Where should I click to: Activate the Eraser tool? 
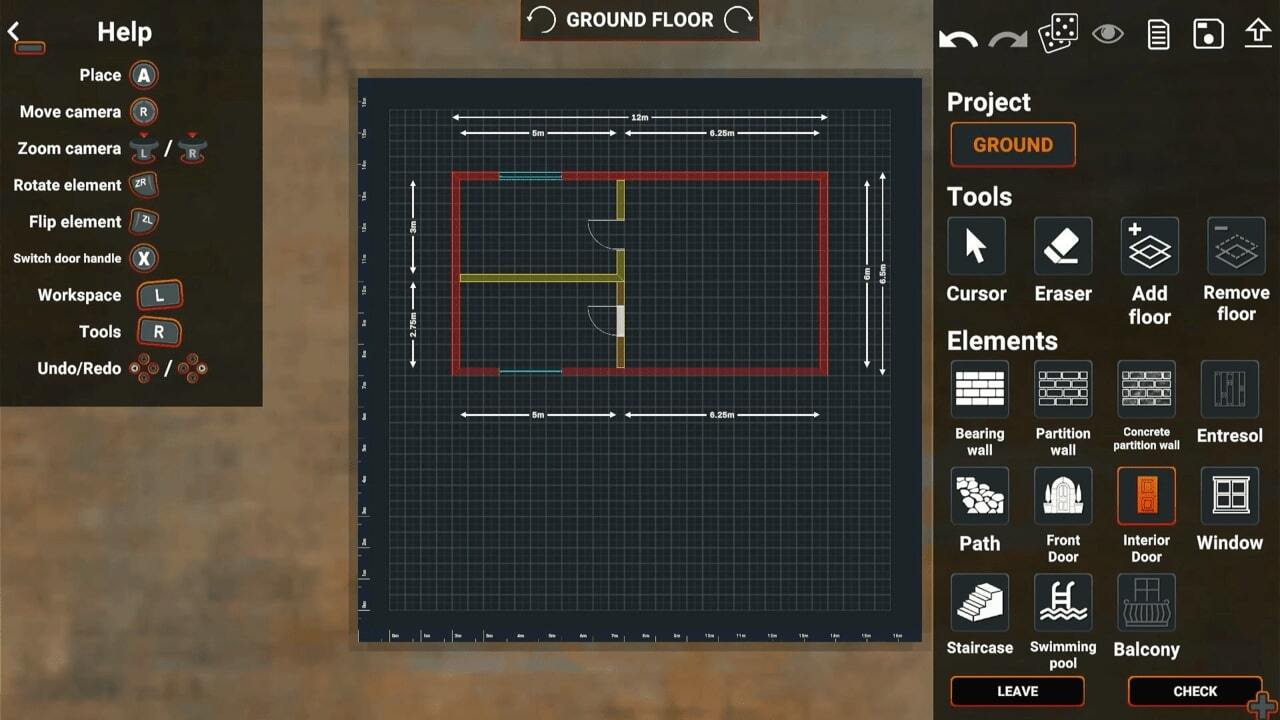[1062, 246]
